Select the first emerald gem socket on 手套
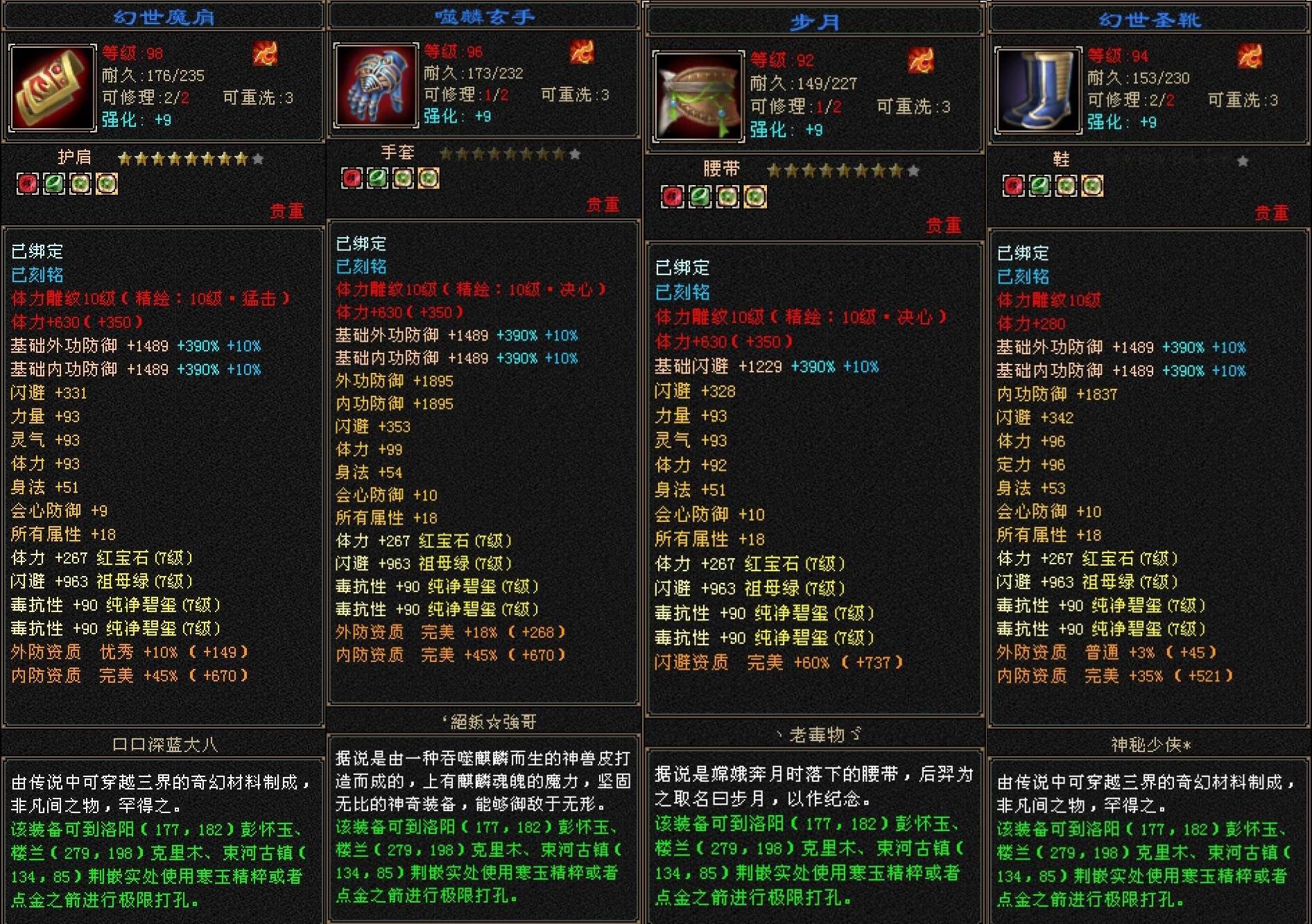The image size is (1312, 924). tap(377, 178)
